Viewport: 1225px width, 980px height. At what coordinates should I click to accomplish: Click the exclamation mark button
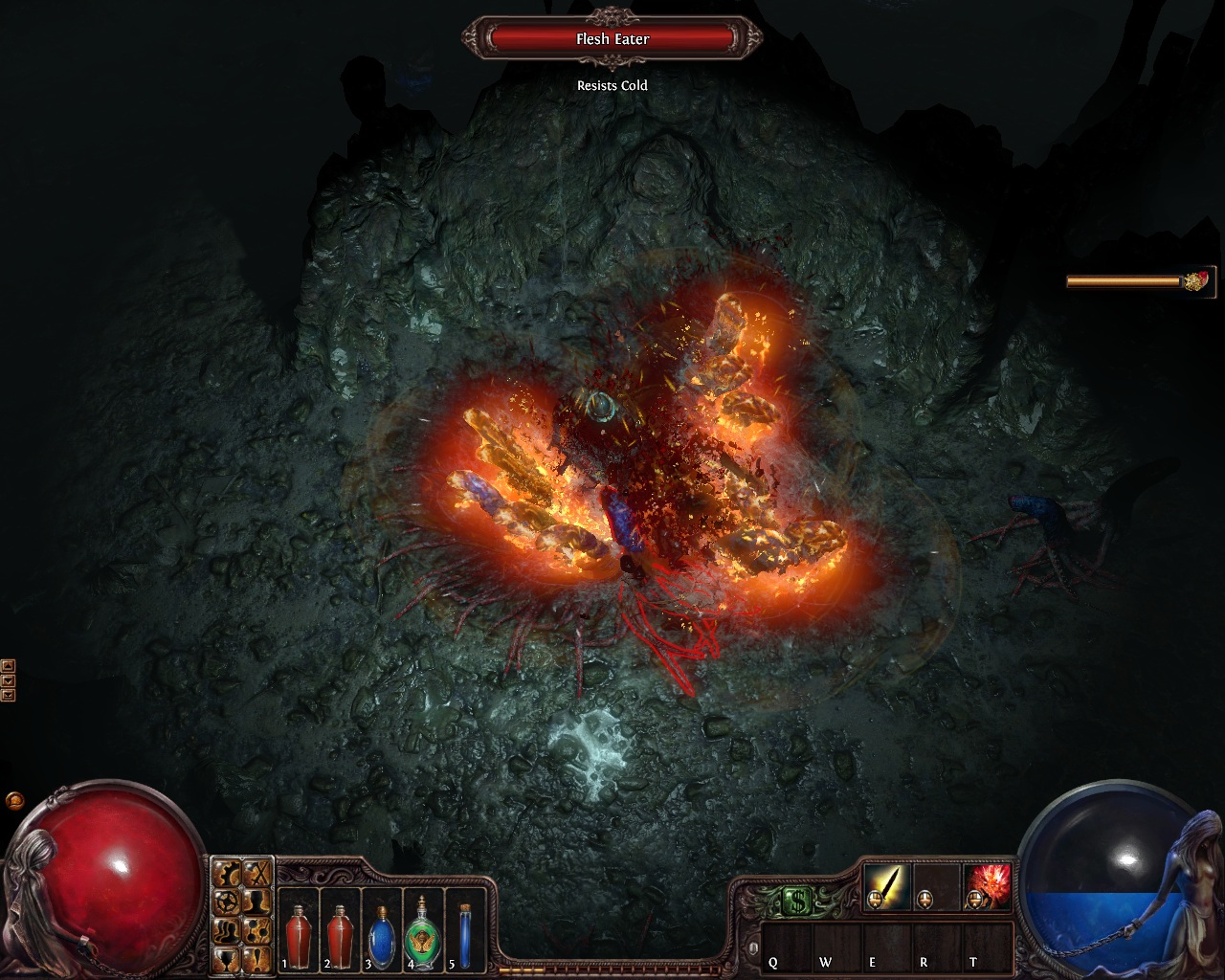point(256,957)
